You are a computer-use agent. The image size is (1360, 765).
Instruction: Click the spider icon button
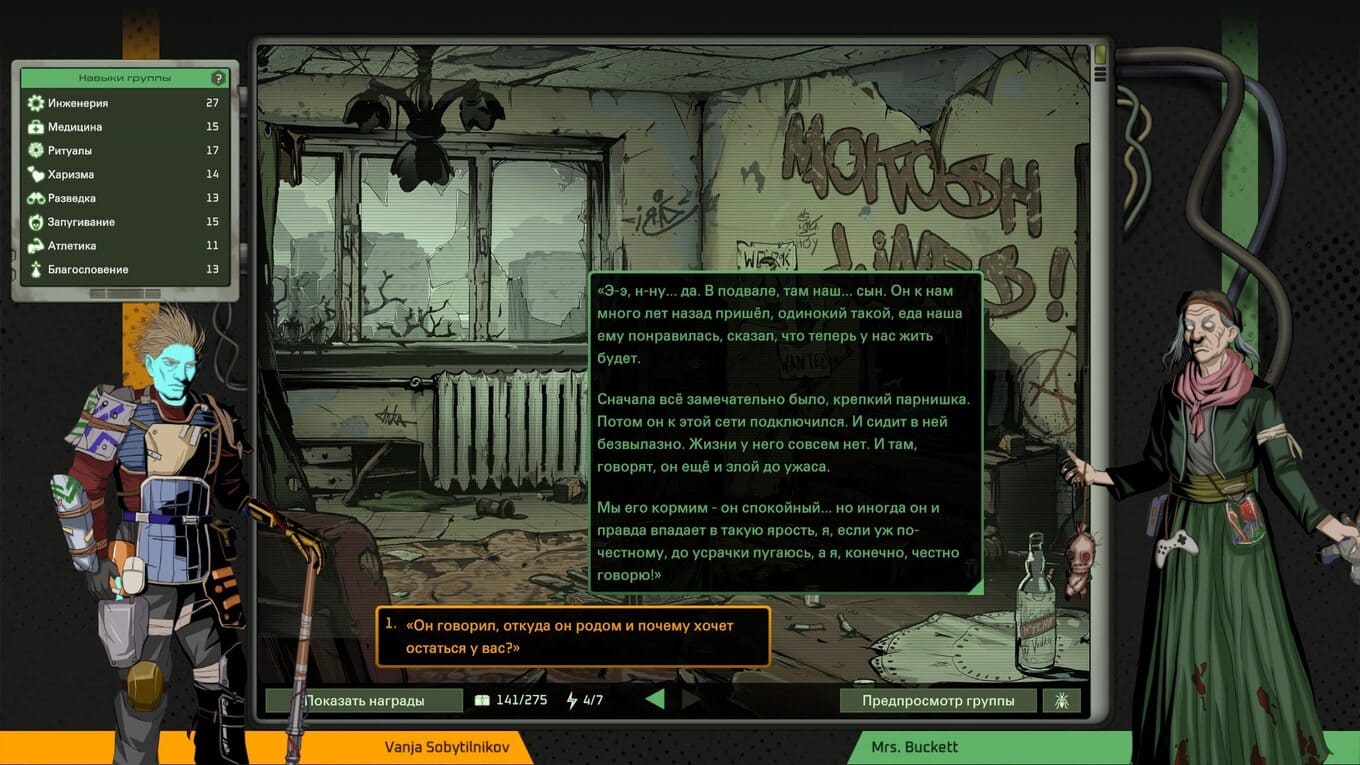point(1061,700)
